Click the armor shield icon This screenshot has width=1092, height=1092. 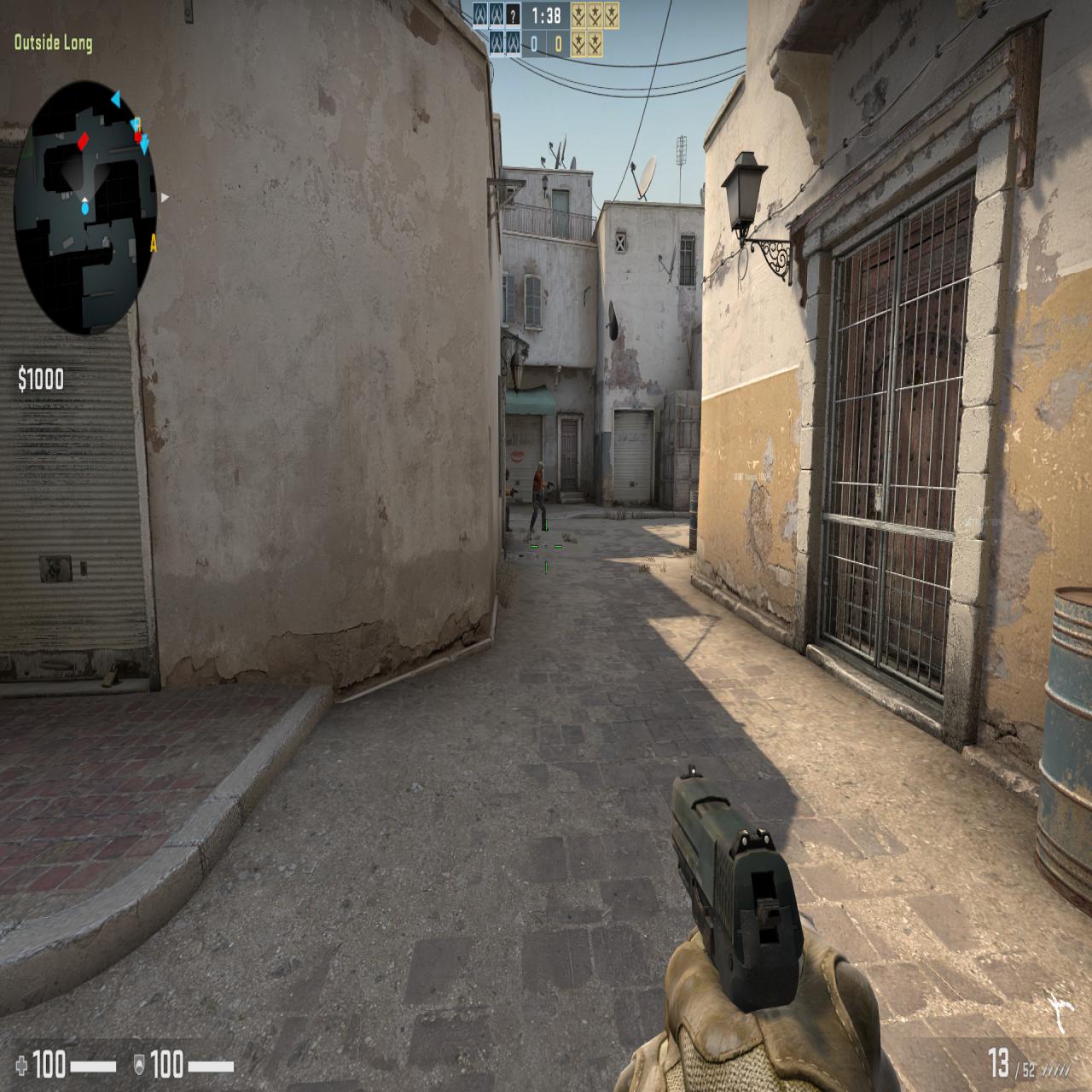click(x=139, y=1063)
